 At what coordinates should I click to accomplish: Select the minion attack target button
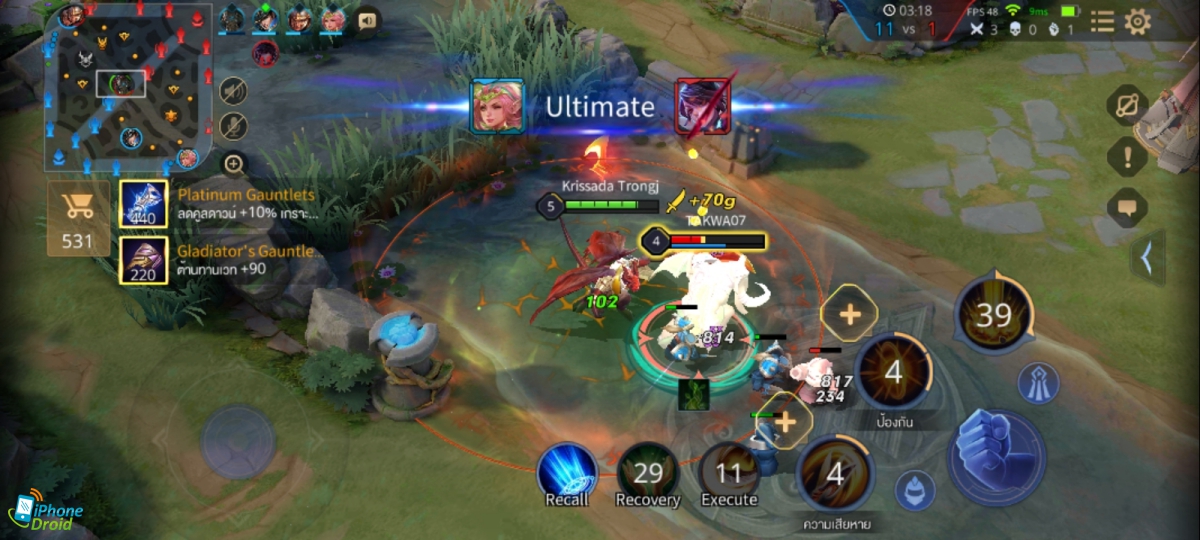(915, 491)
